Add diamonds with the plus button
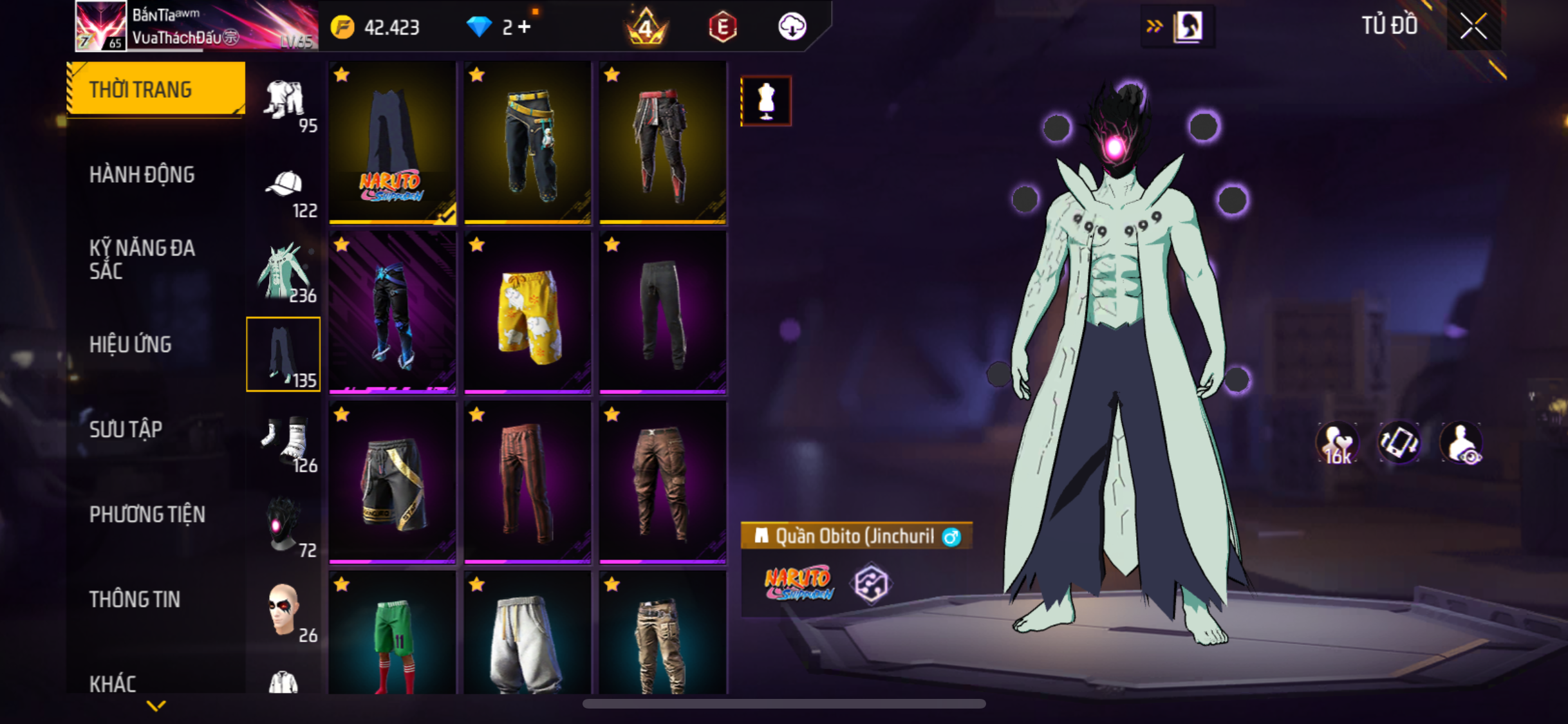Screen dimensions: 1568x724 (x=525, y=27)
